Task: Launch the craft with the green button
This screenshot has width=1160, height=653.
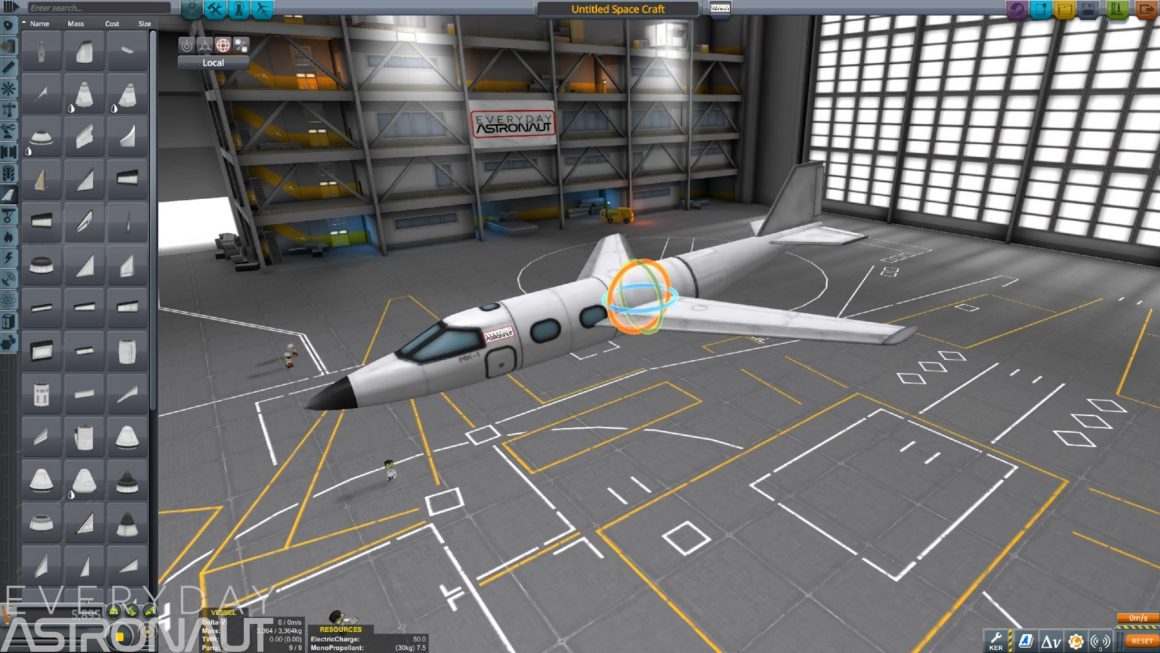Action: tap(1117, 10)
